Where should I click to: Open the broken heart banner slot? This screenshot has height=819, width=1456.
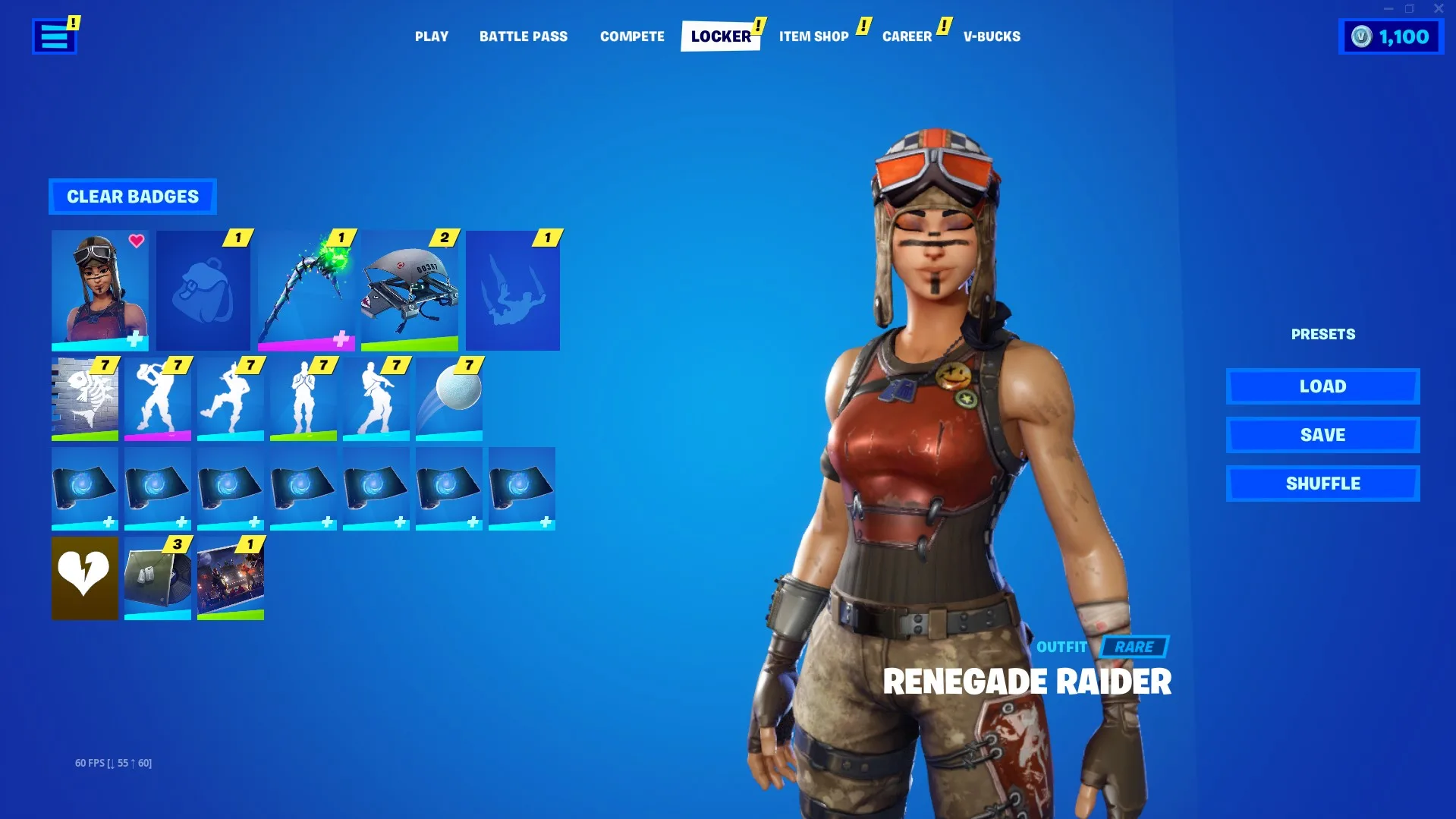click(84, 578)
